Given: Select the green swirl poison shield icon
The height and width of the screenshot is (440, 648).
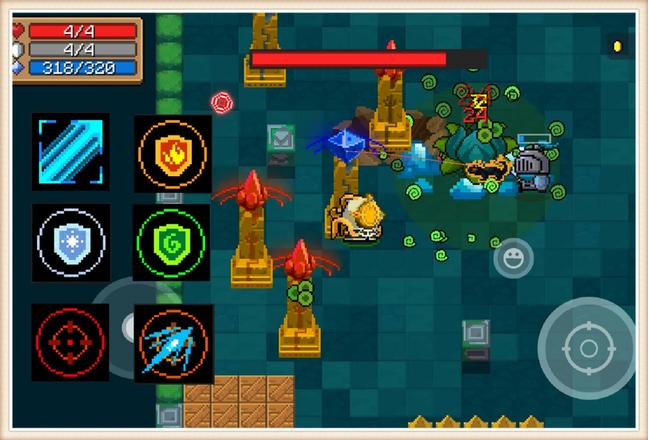Looking at the screenshot, I should [171, 243].
